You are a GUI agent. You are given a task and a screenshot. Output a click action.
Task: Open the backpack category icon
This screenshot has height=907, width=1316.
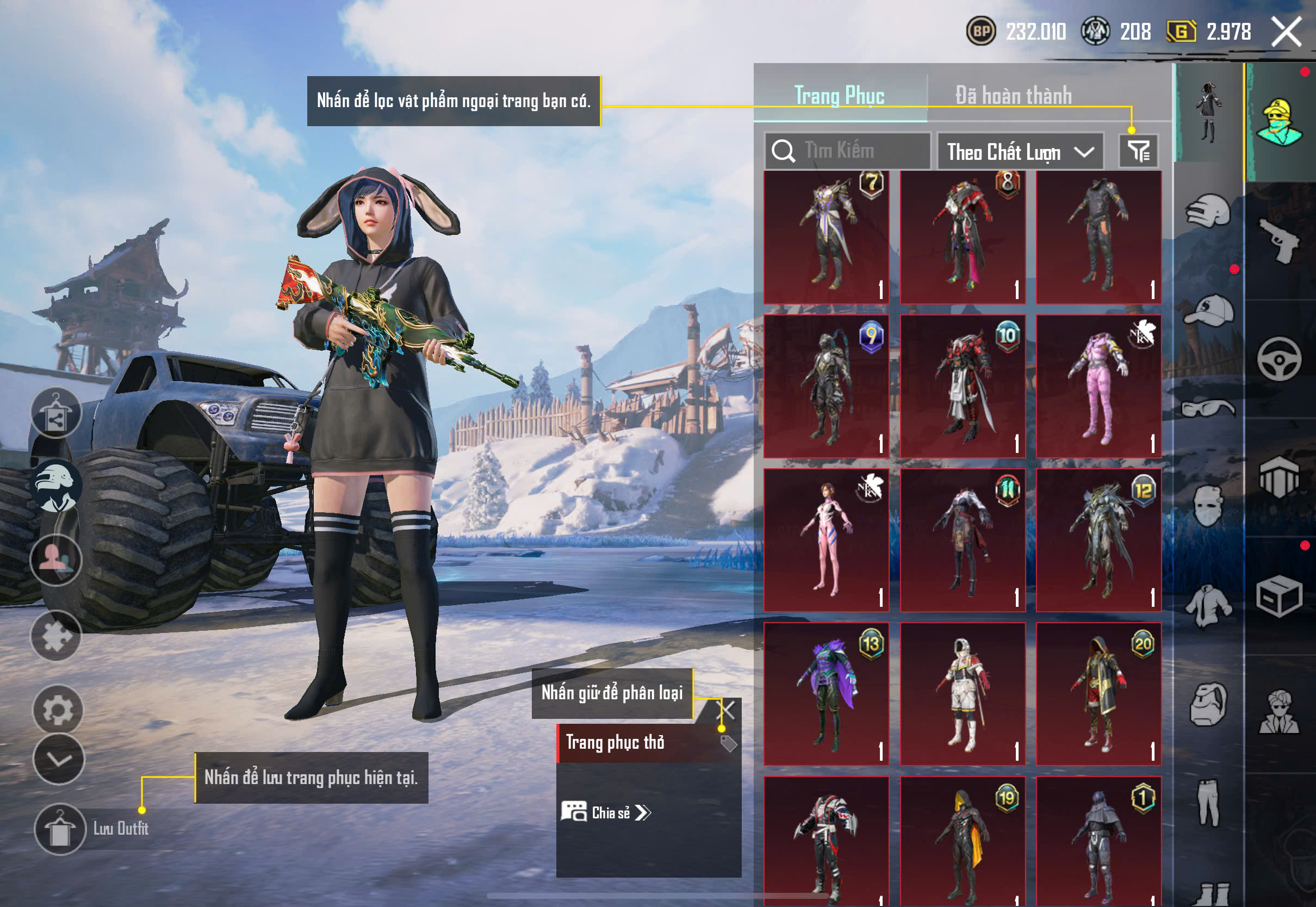point(1208,705)
